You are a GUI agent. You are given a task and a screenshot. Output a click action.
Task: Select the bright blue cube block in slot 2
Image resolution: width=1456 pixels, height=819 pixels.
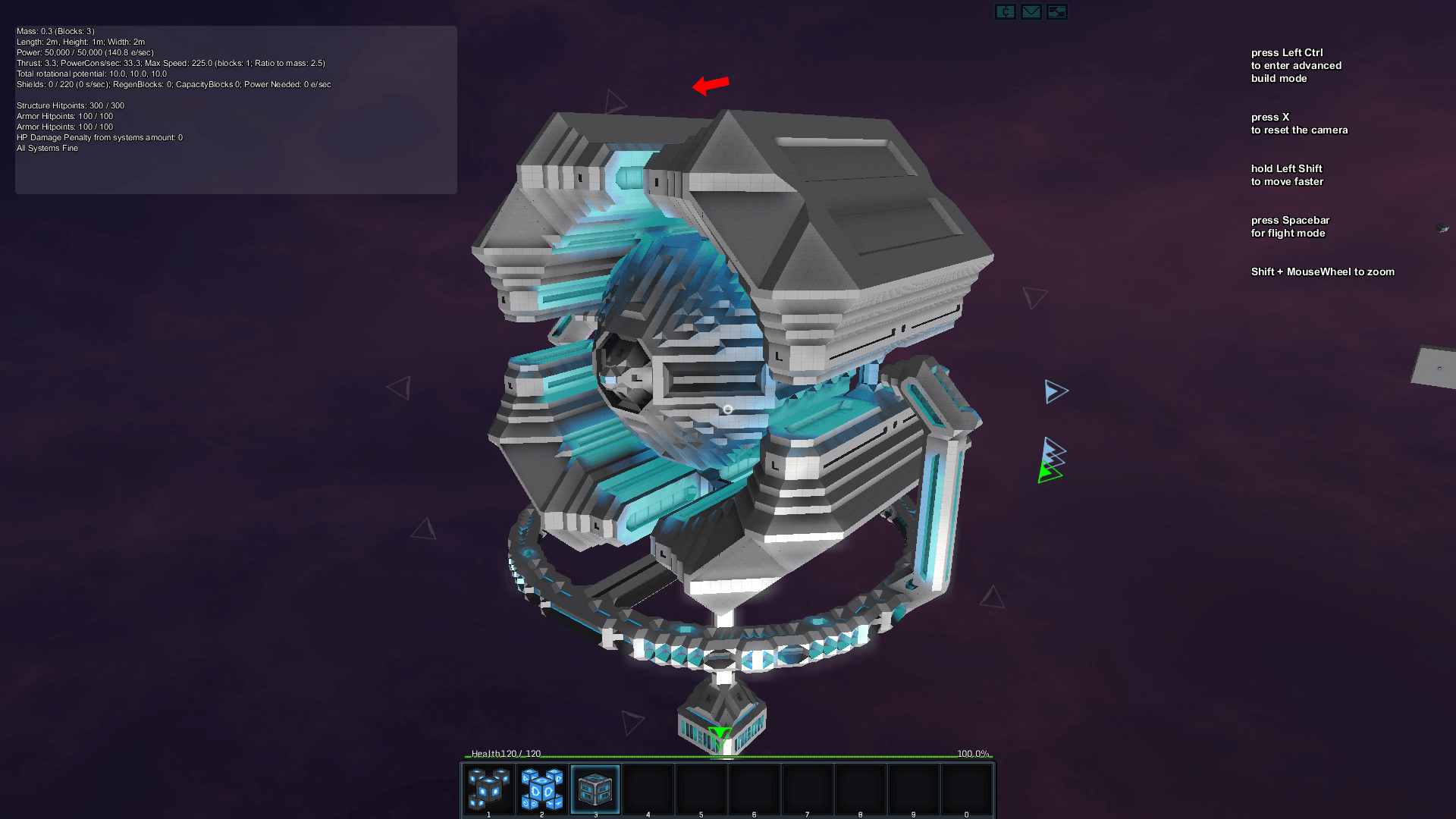click(x=541, y=789)
